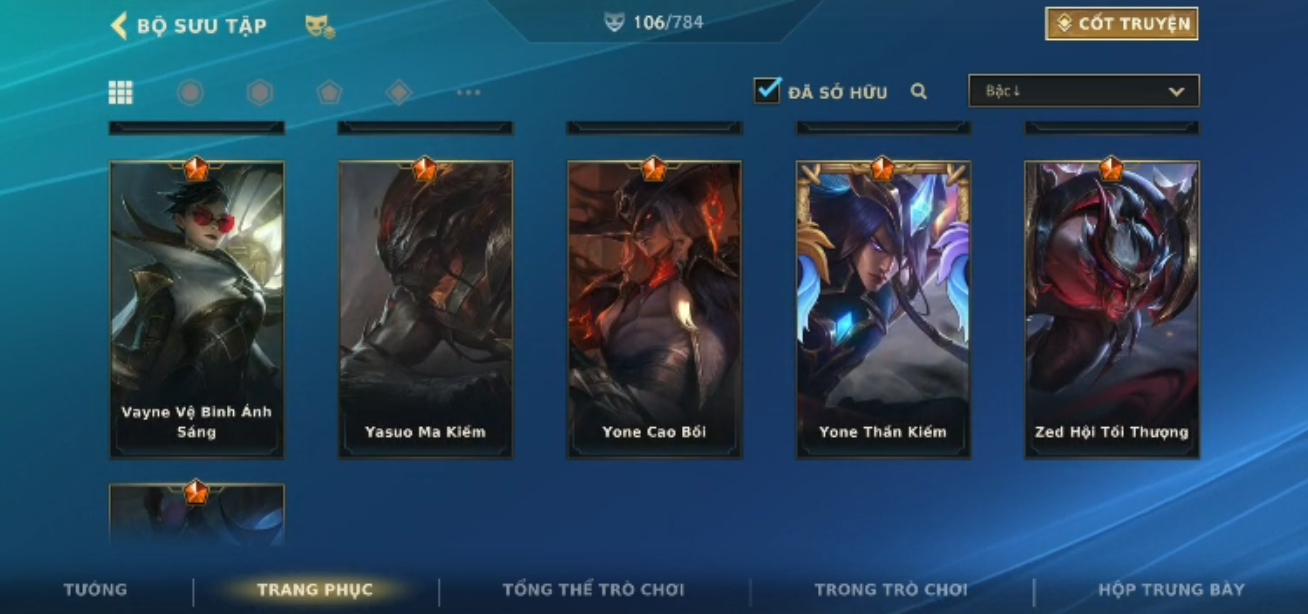Open the Trong Trò Chơi tab
Screen dimensions: 1308x614
click(x=890, y=589)
